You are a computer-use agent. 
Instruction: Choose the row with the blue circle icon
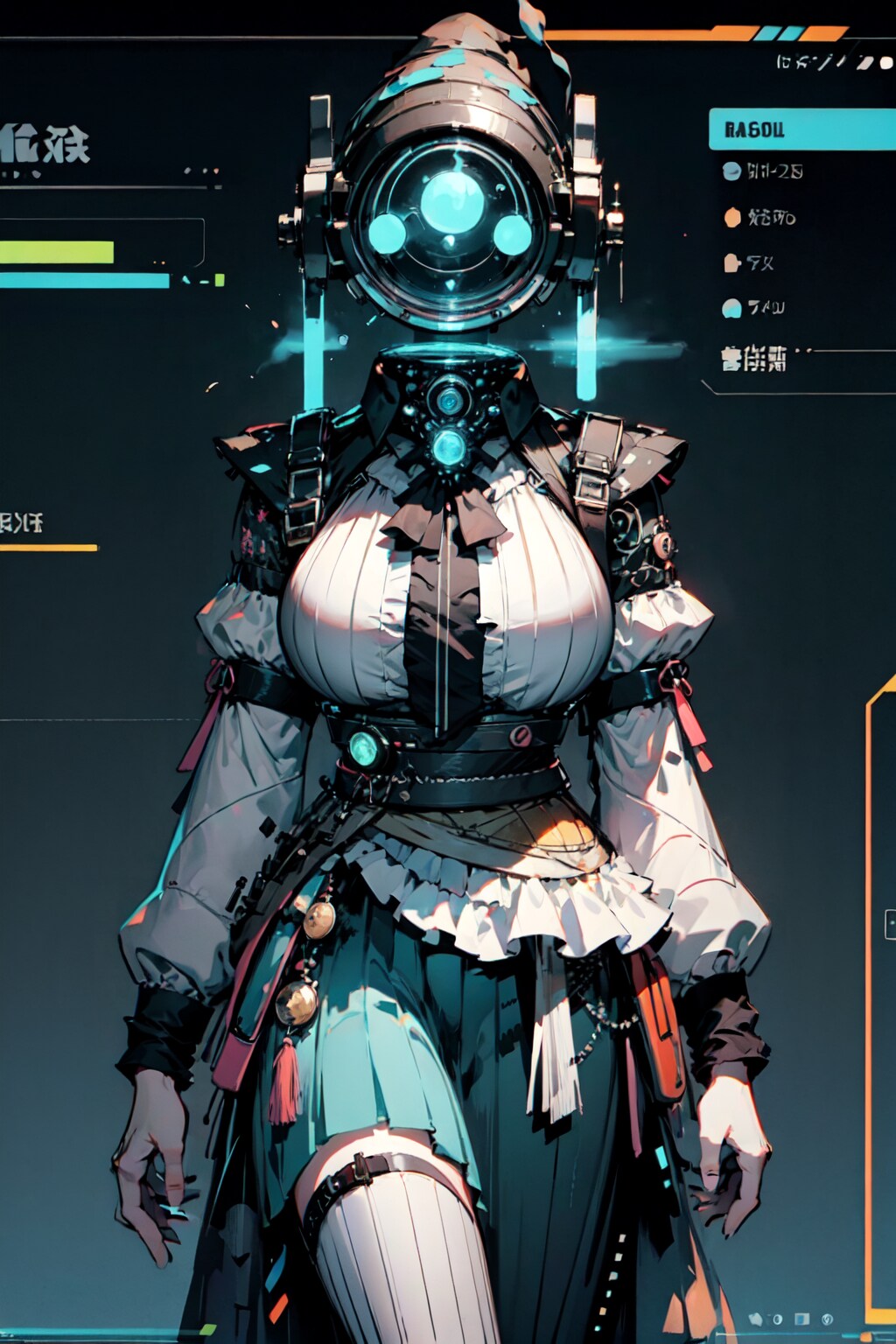coord(763,171)
